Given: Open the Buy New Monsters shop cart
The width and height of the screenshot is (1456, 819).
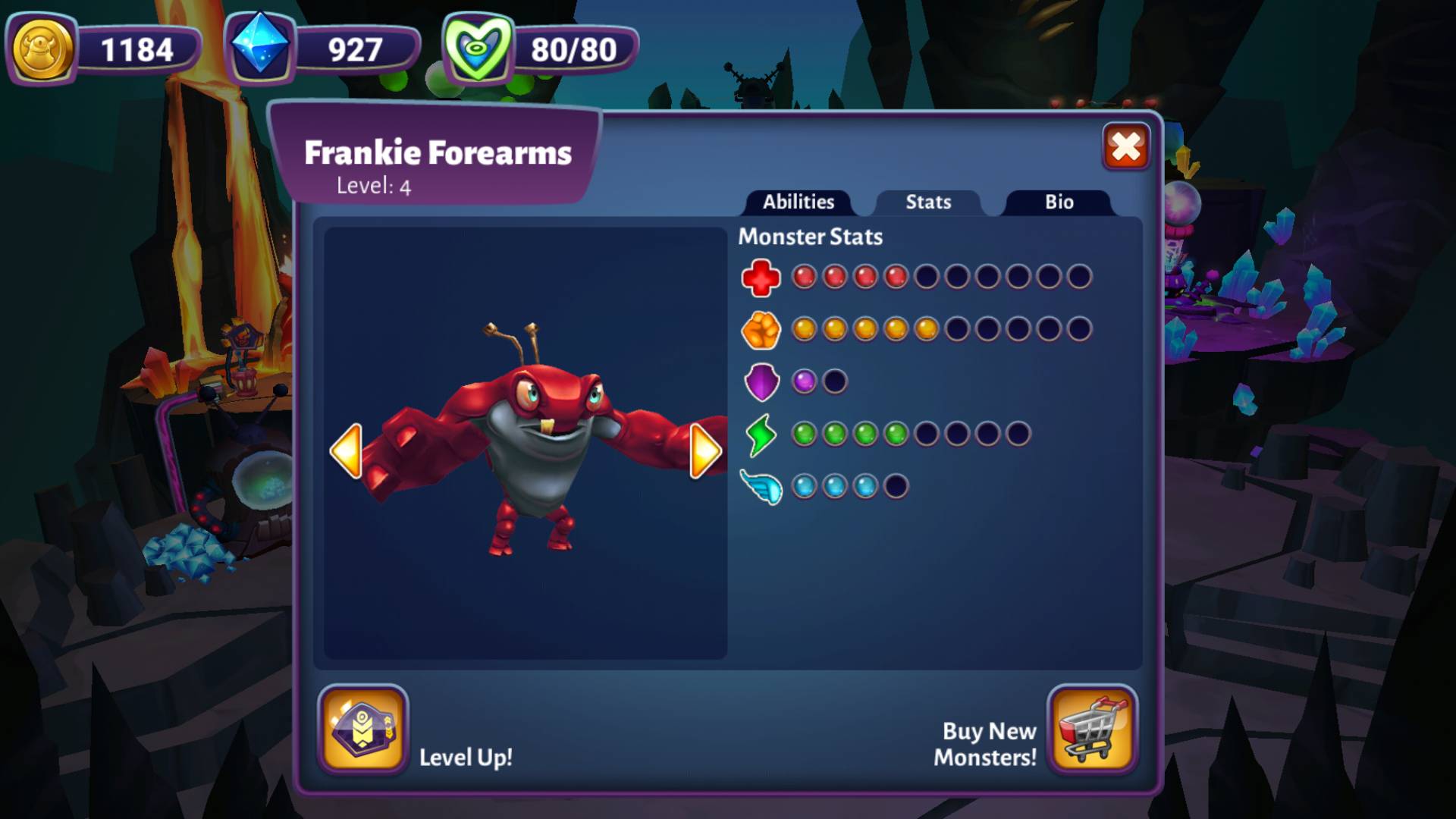Looking at the screenshot, I should [x=1092, y=729].
